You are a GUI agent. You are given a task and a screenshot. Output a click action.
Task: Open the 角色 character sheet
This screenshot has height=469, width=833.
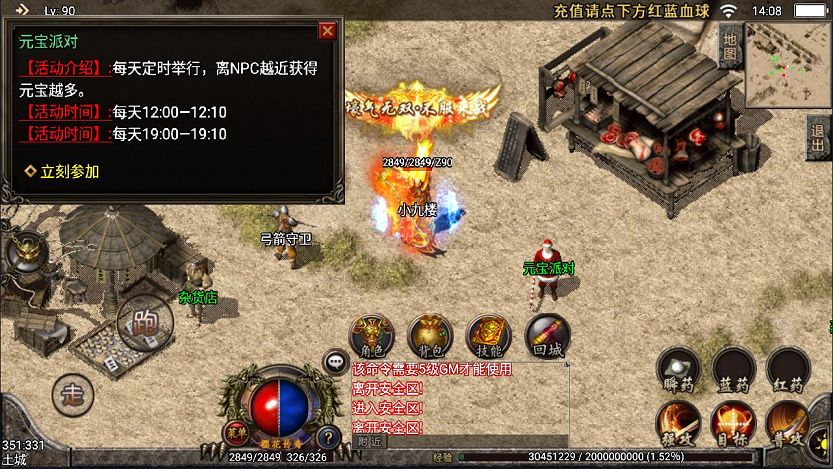(x=372, y=335)
